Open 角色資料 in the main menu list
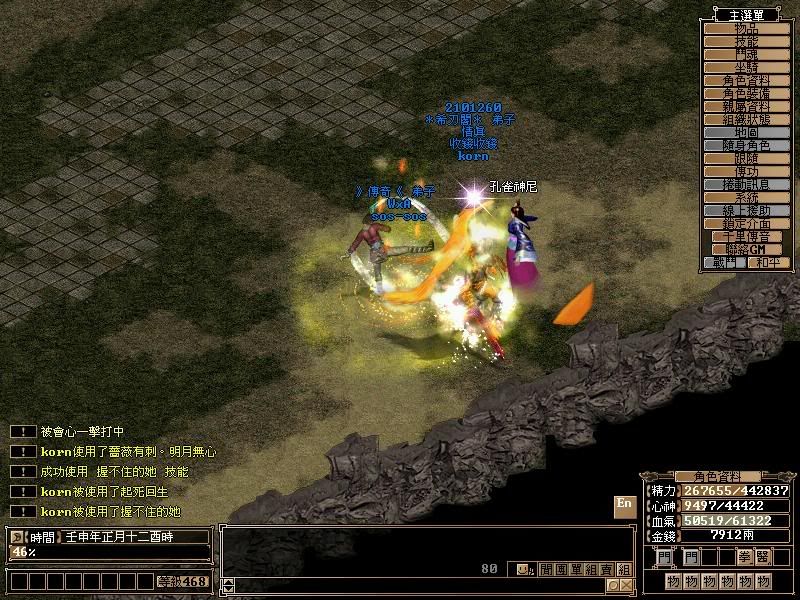The image size is (800, 600). [747, 81]
